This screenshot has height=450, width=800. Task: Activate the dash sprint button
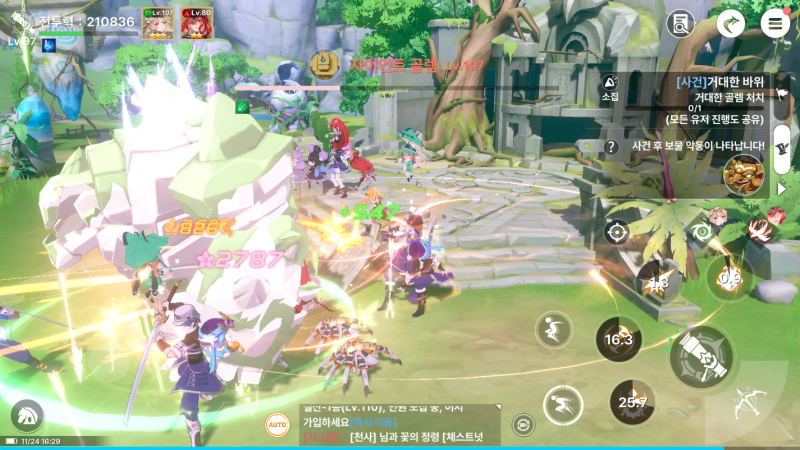pyautogui.click(x=563, y=405)
